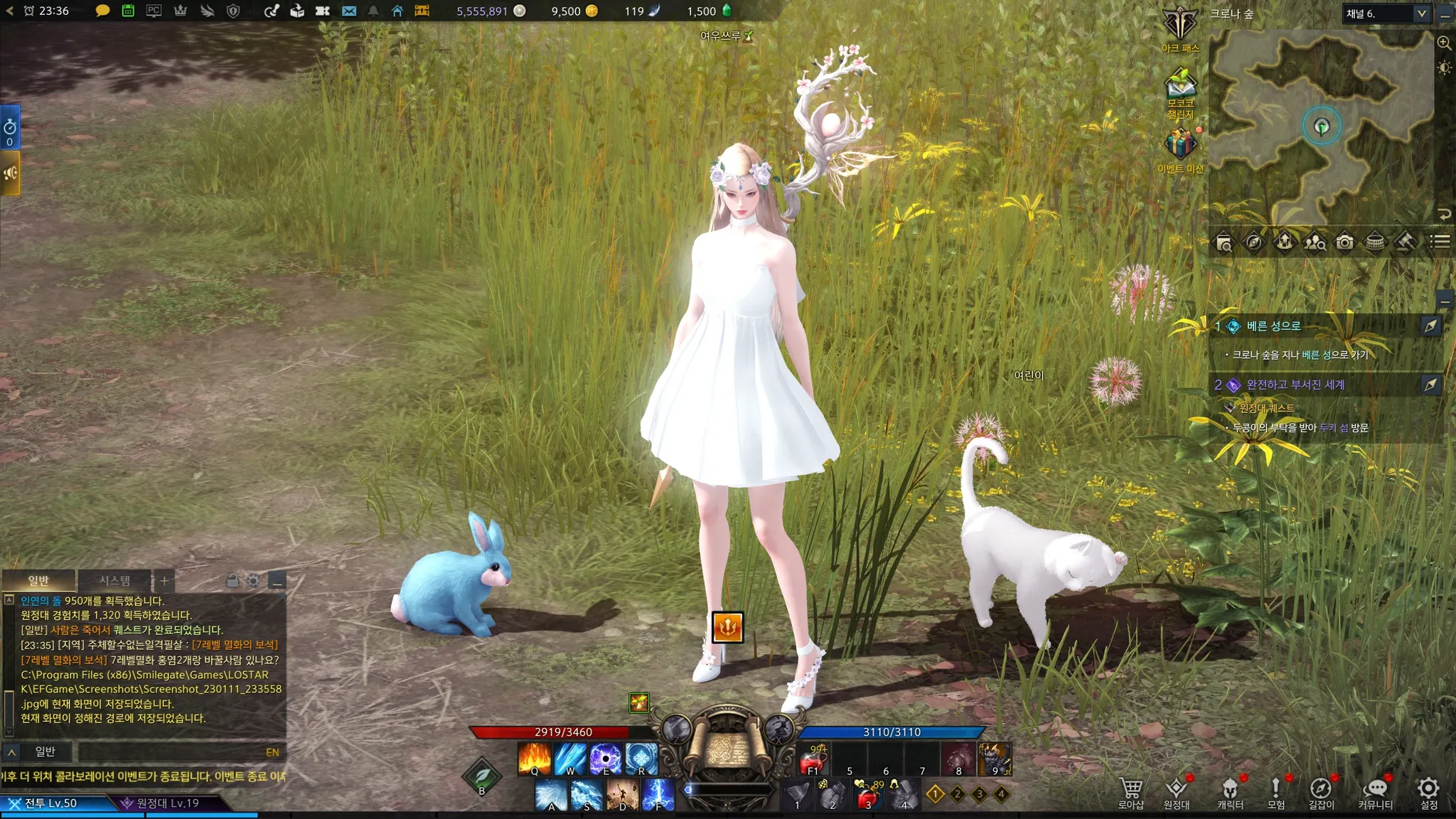Zoom in with the minimap magnifier button
This screenshot has width=1456, height=819.
(x=1444, y=43)
